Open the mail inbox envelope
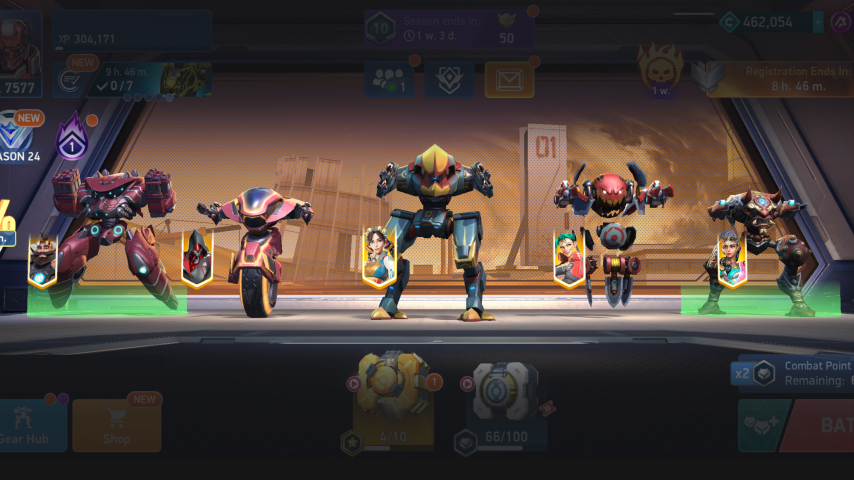This screenshot has height=480, width=854. point(509,80)
